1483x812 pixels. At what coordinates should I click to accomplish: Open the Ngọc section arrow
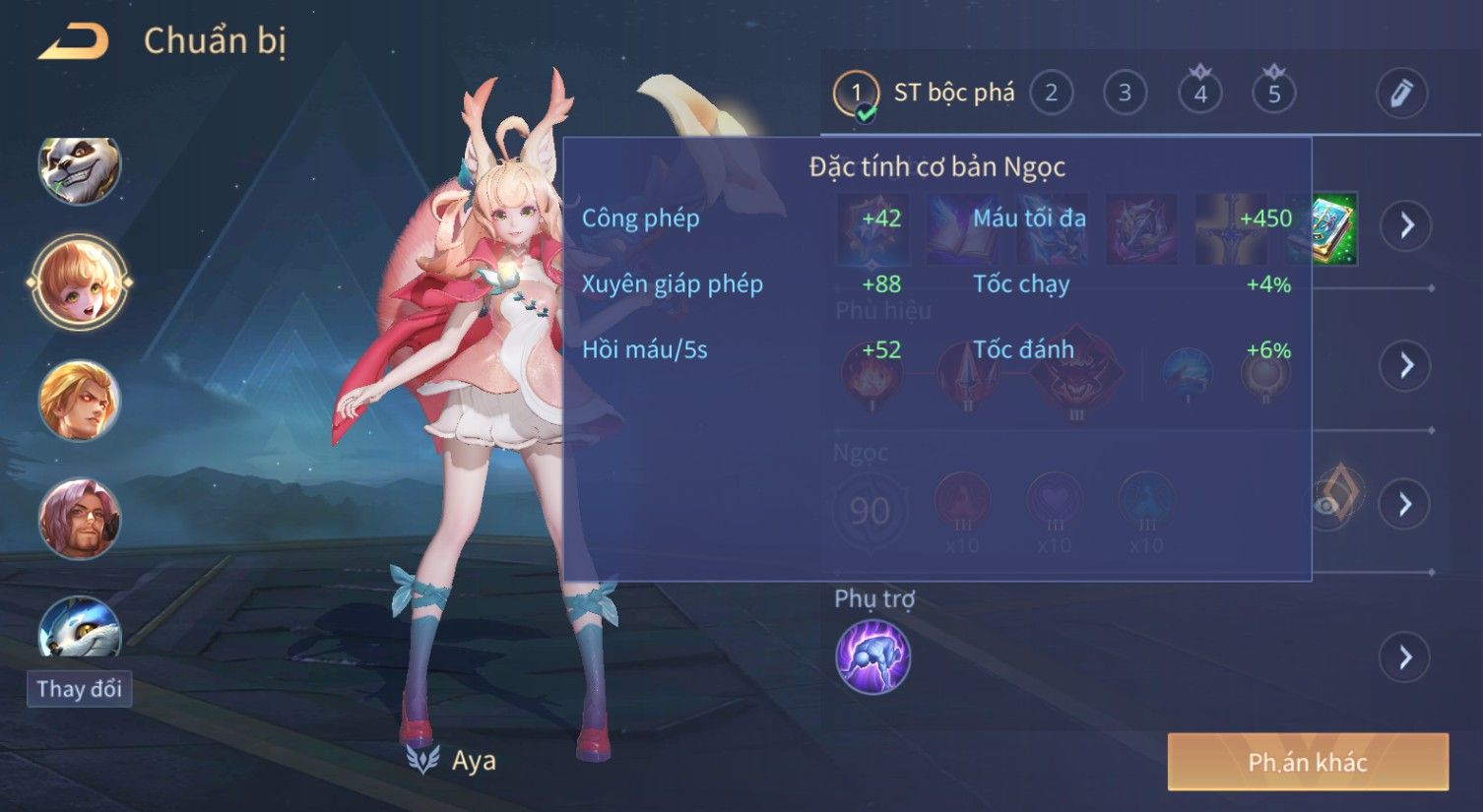coord(1405,504)
